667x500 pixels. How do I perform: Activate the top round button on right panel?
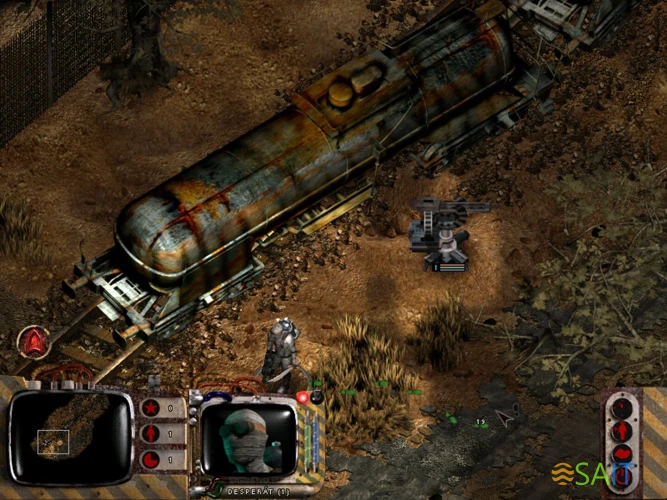[x=622, y=408]
